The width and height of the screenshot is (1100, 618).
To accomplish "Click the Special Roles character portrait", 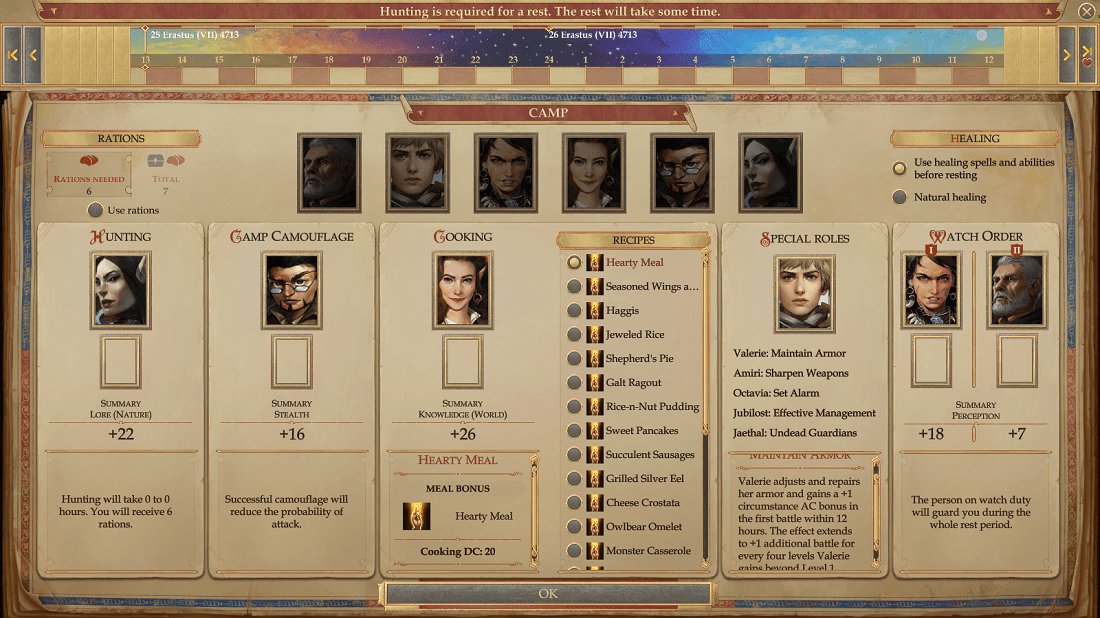I will tap(804, 293).
